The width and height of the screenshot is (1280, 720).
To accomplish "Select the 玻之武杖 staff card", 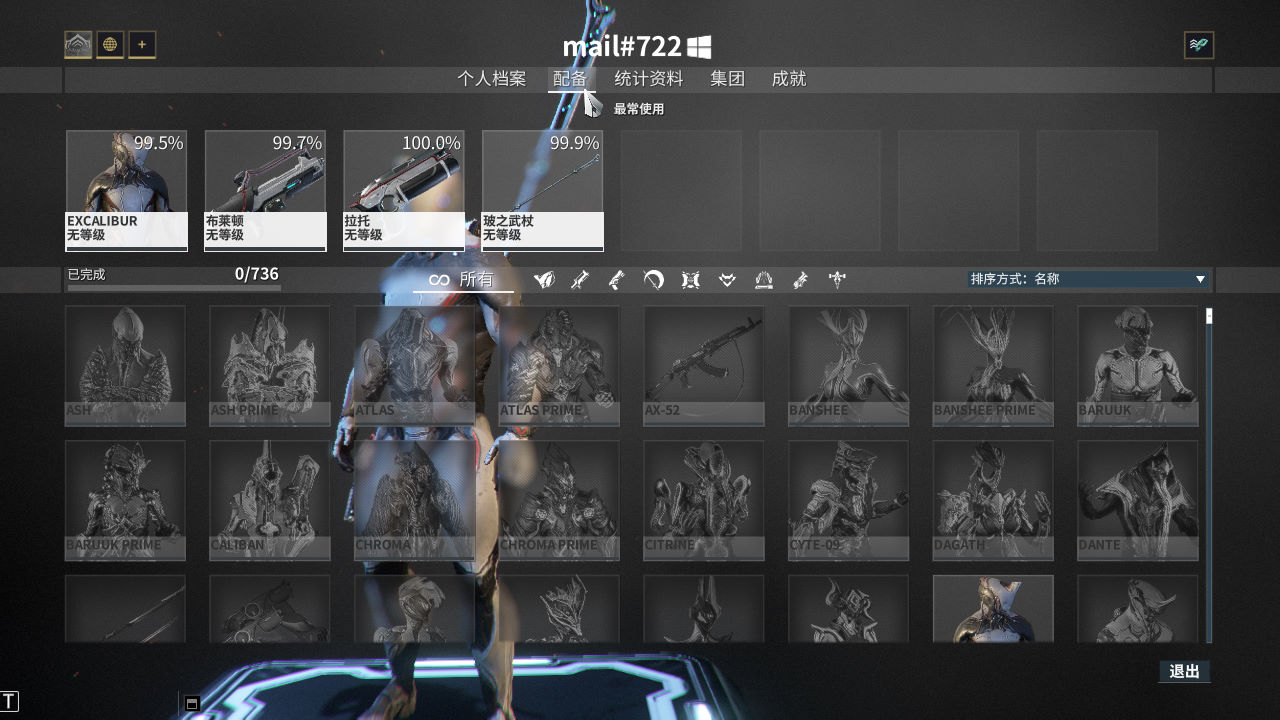I will point(542,190).
